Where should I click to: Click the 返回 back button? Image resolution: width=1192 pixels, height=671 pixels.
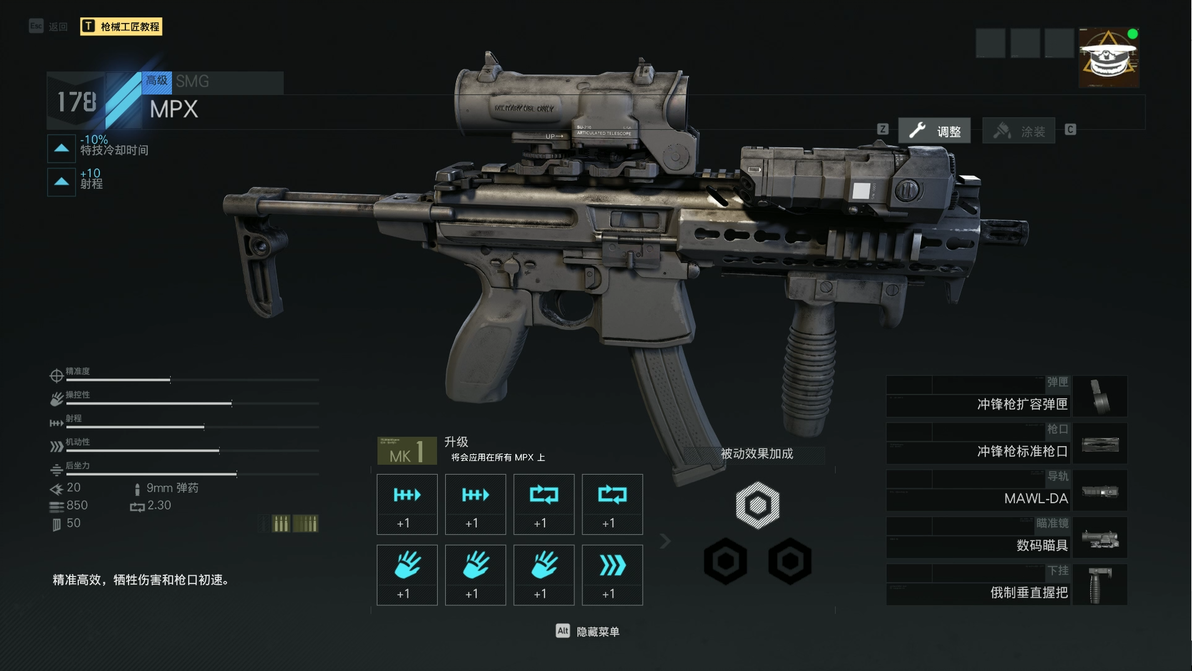coord(50,27)
